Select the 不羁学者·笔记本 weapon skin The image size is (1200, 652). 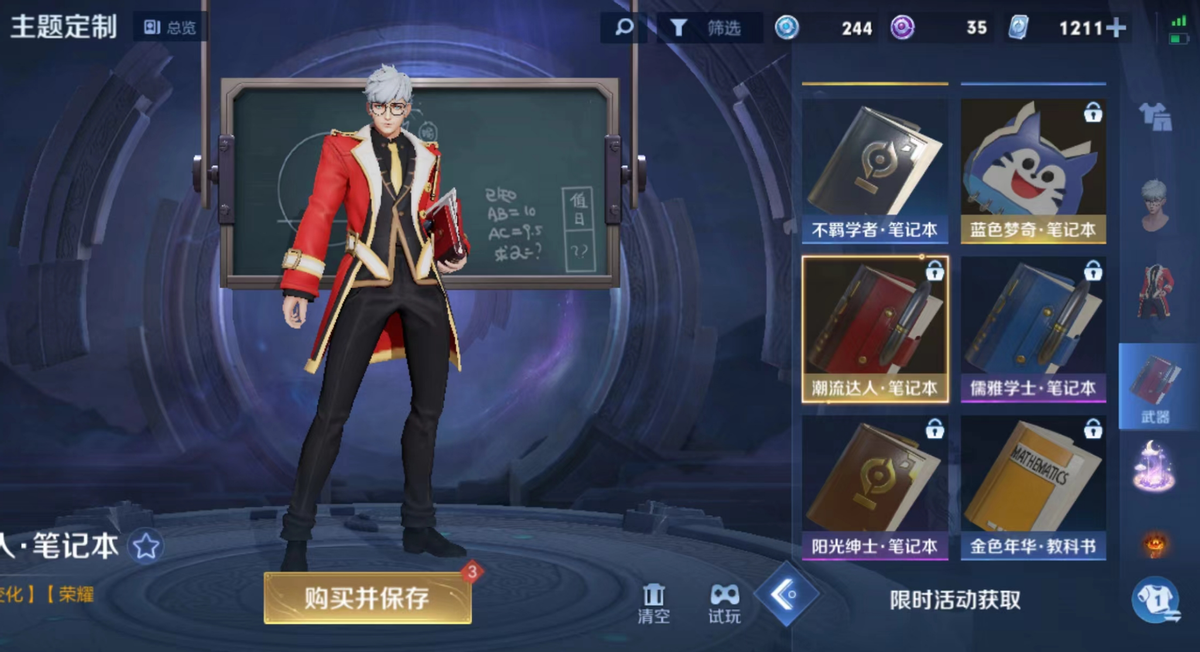point(874,169)
